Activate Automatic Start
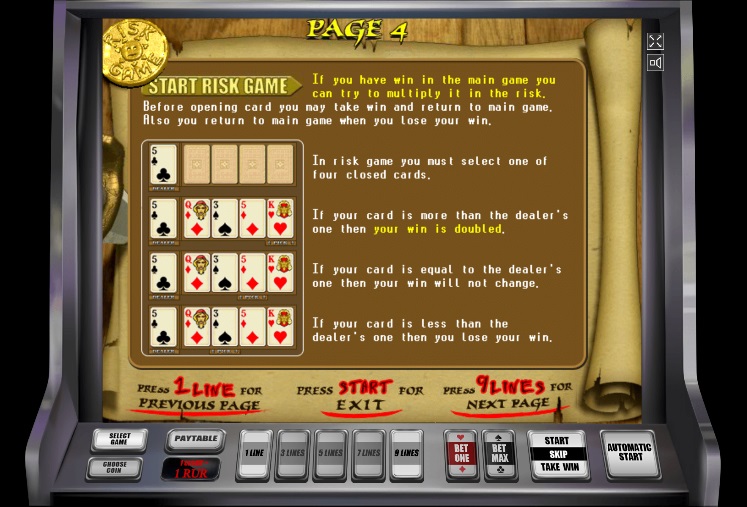This screenshot has height=507, width=747. pos(630,454)
